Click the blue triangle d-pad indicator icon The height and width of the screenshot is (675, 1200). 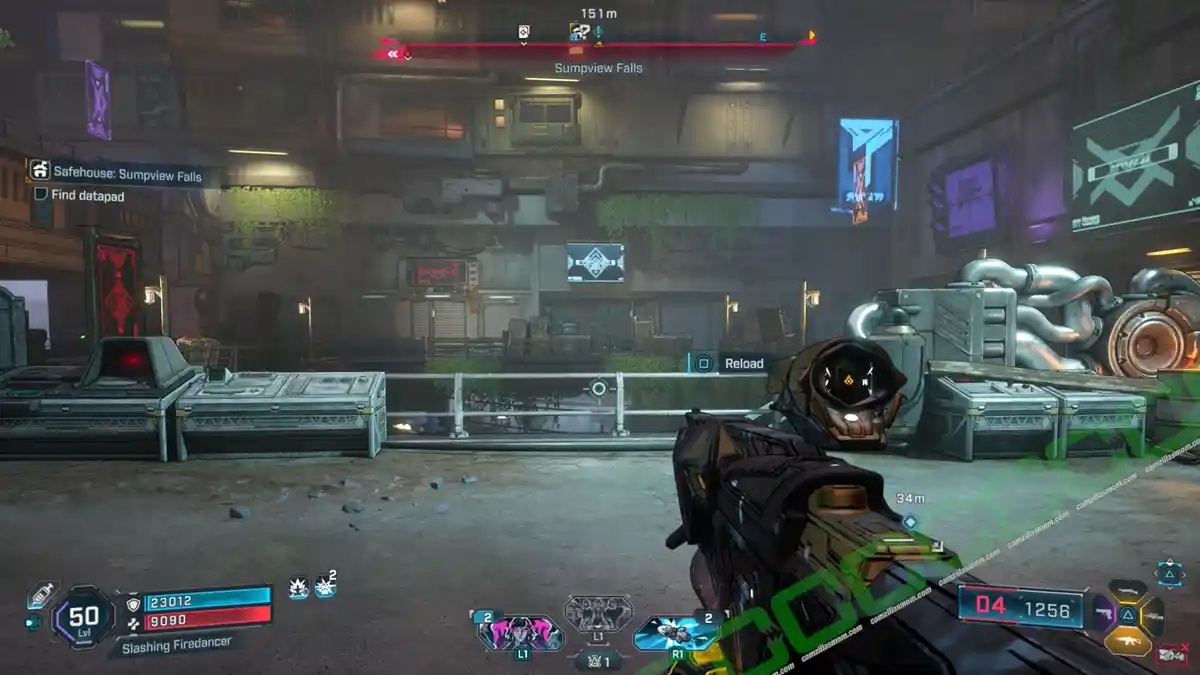pyautogui.click(x=1170, y=573)
